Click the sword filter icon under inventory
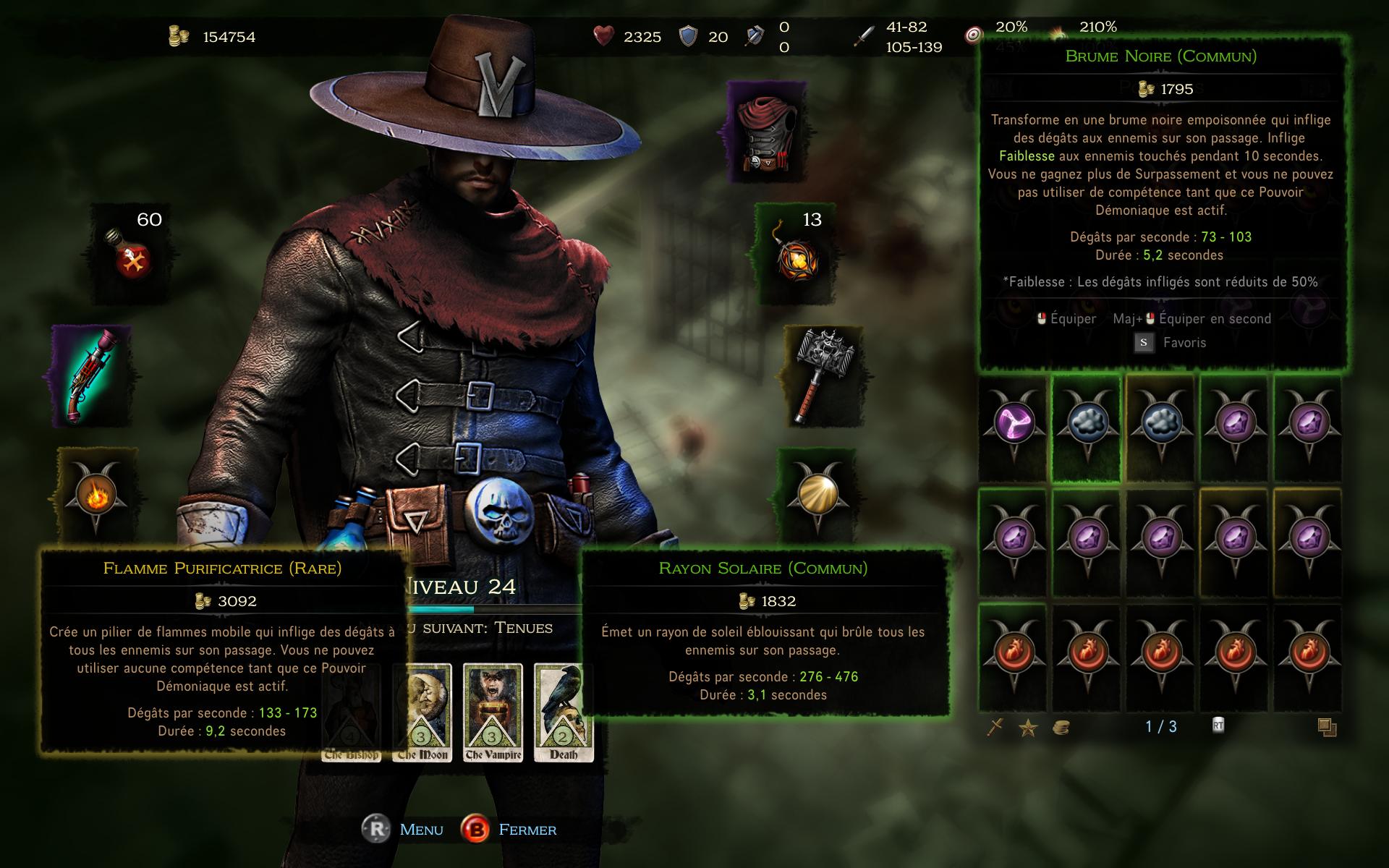The width and height of the screenshot is (1389, 868). pyautogui.click(x=995, y=727)
